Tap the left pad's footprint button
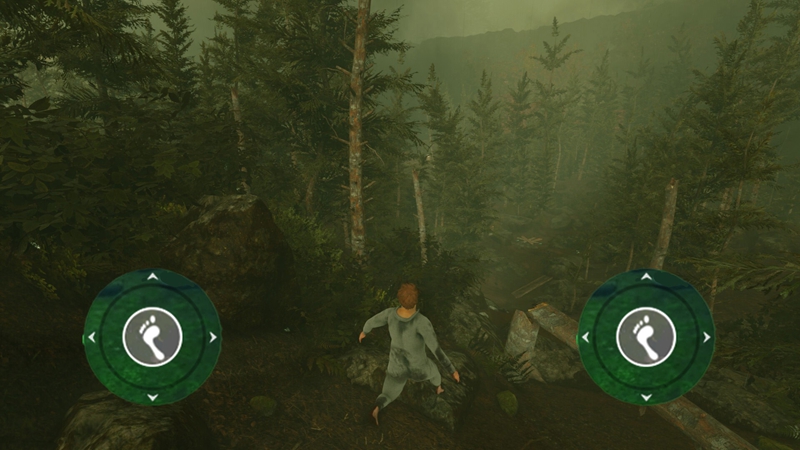The image size is (800, 450). [x=152, y=336]
